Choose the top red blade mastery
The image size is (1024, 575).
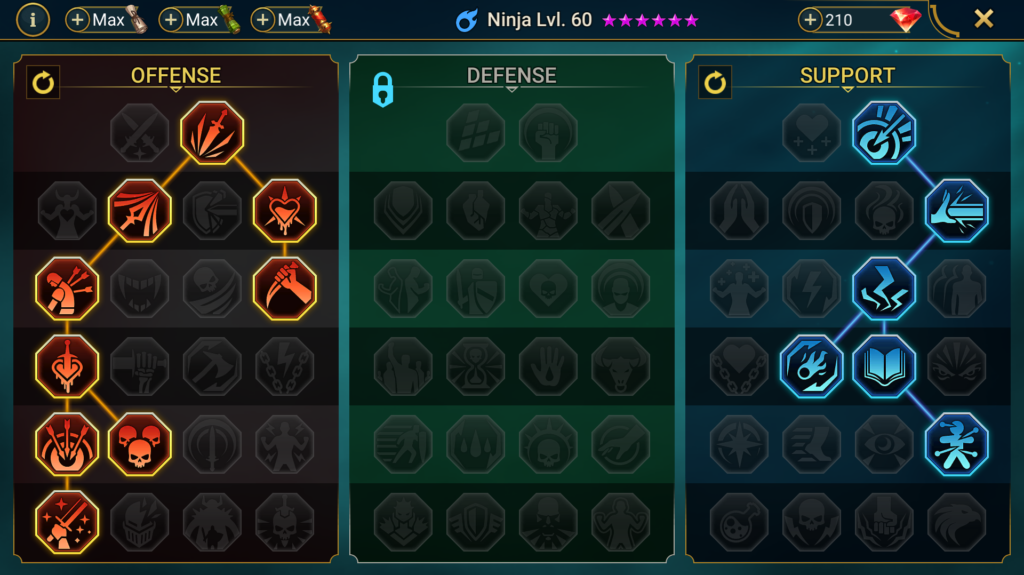tap(212, 133)
